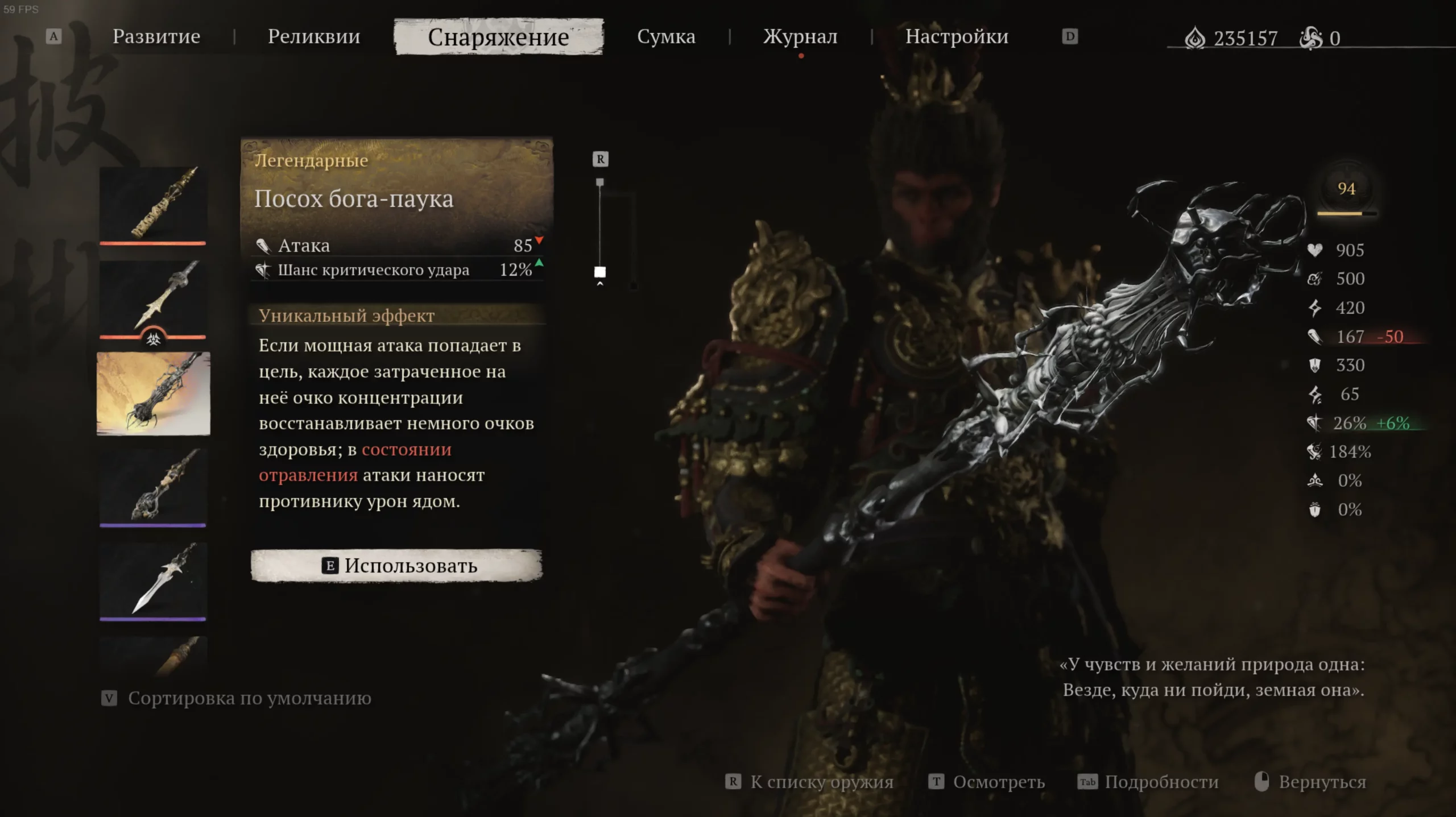Return with the Вернуться button
Image resolution: width=1456 pixels, height=817 pixels.
point(1321,782)
